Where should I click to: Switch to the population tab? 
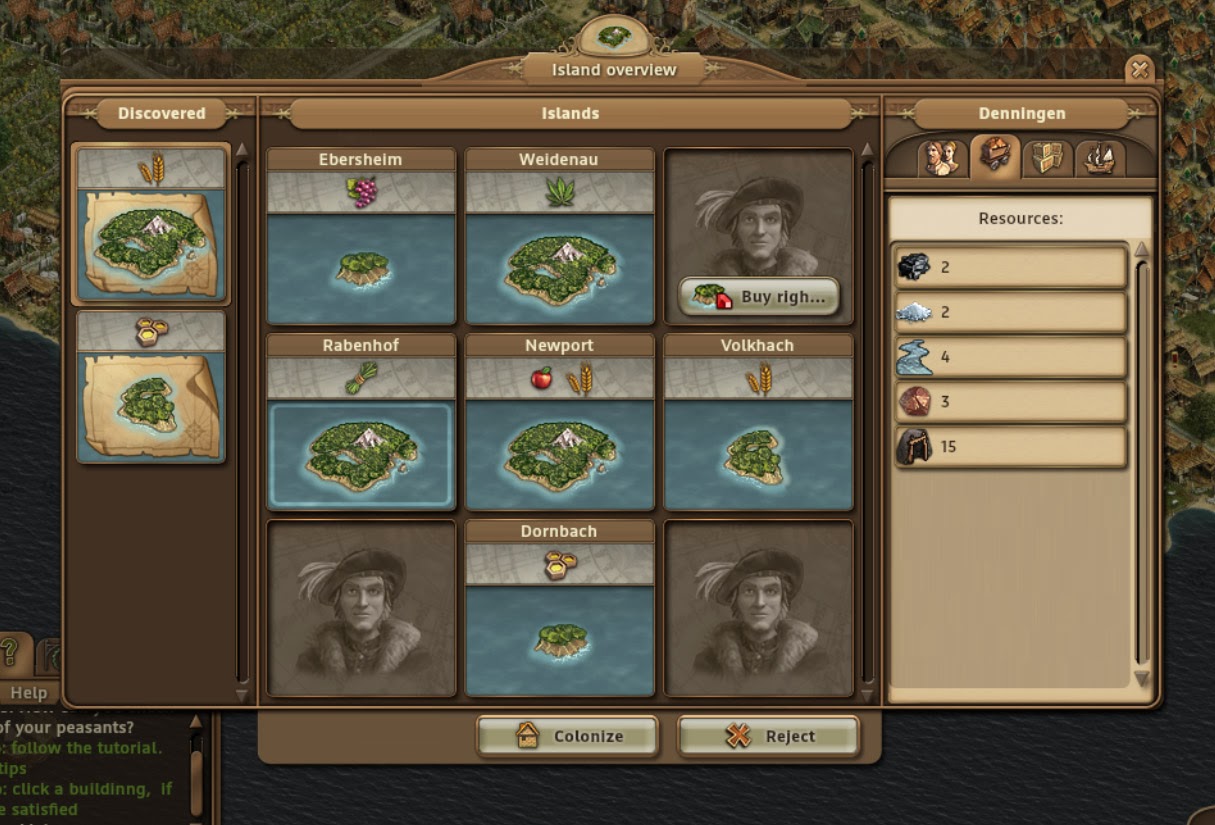tap(941, 157)
